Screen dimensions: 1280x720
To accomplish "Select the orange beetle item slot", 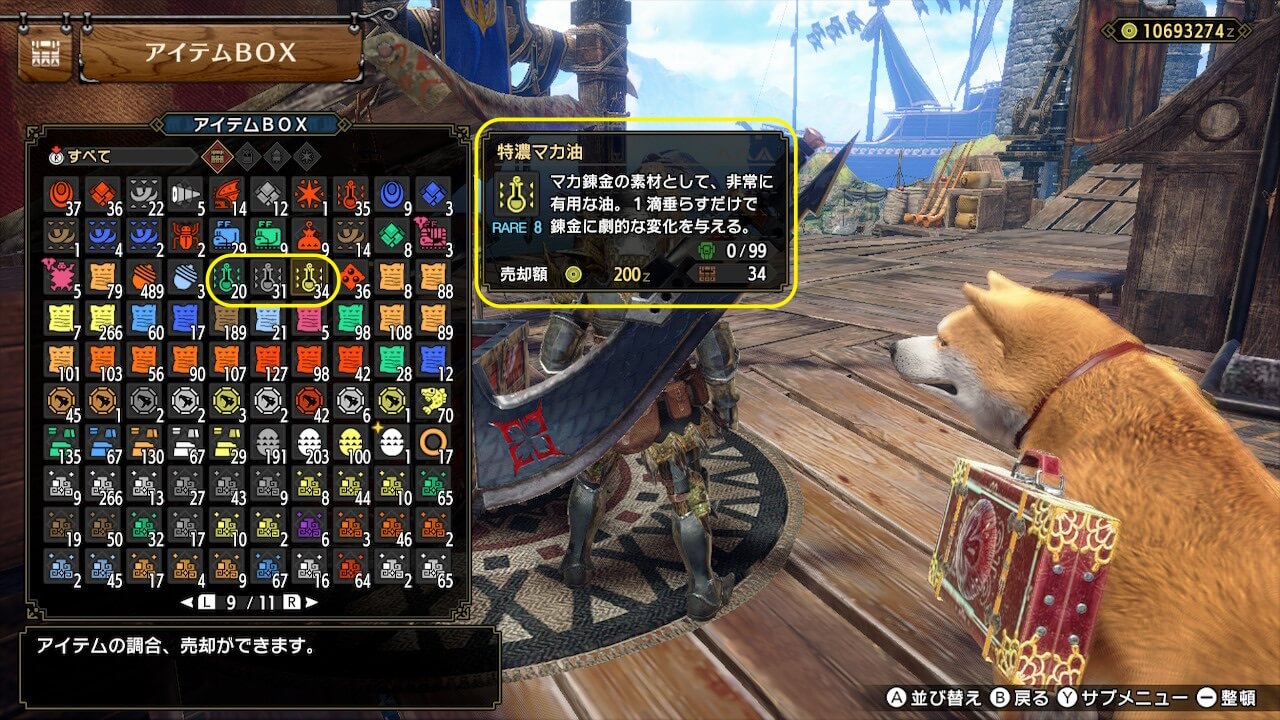I will pos(186,236).
